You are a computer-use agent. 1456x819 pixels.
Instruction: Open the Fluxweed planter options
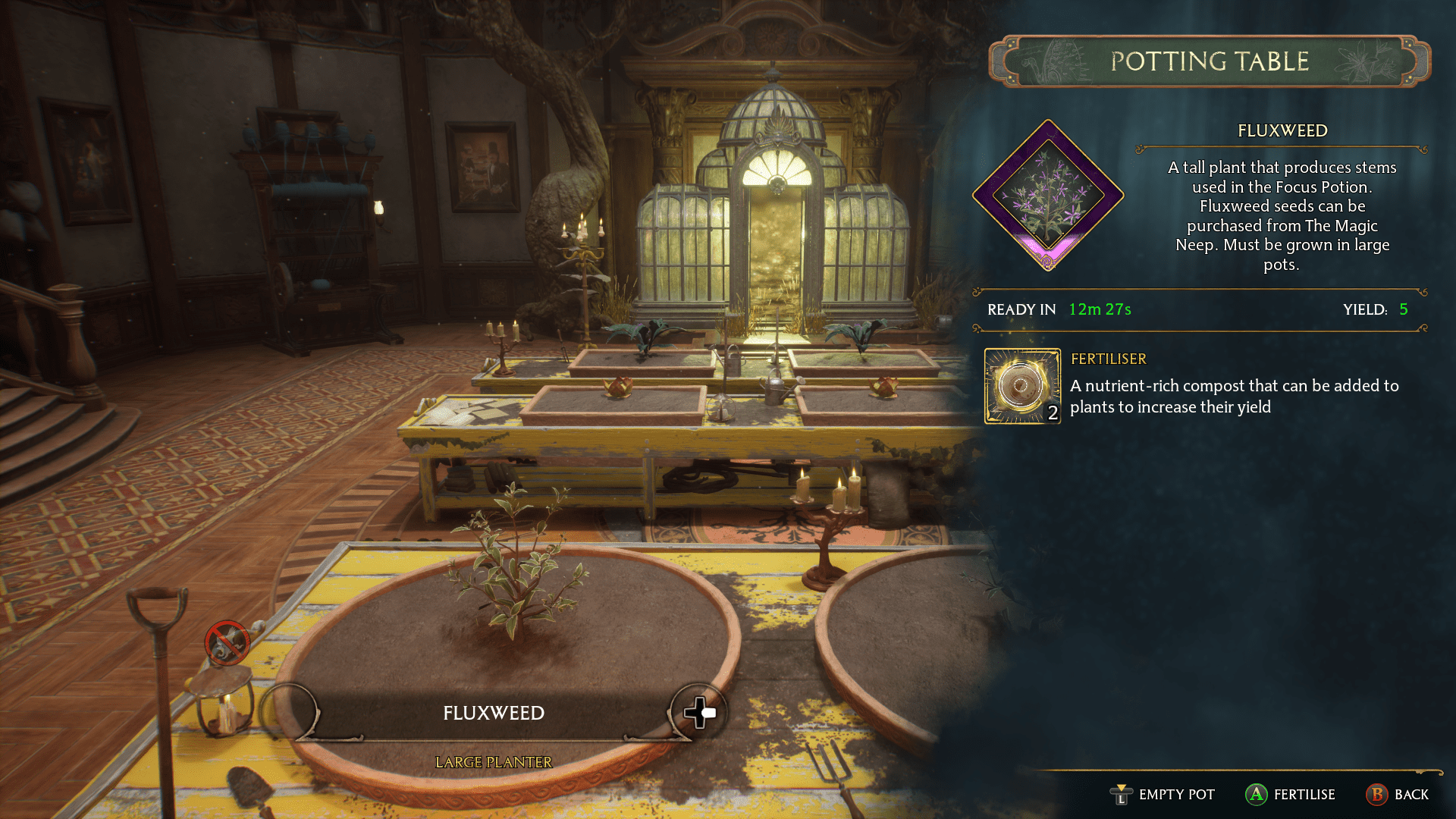pyautogui.click(x=493, y=713)
